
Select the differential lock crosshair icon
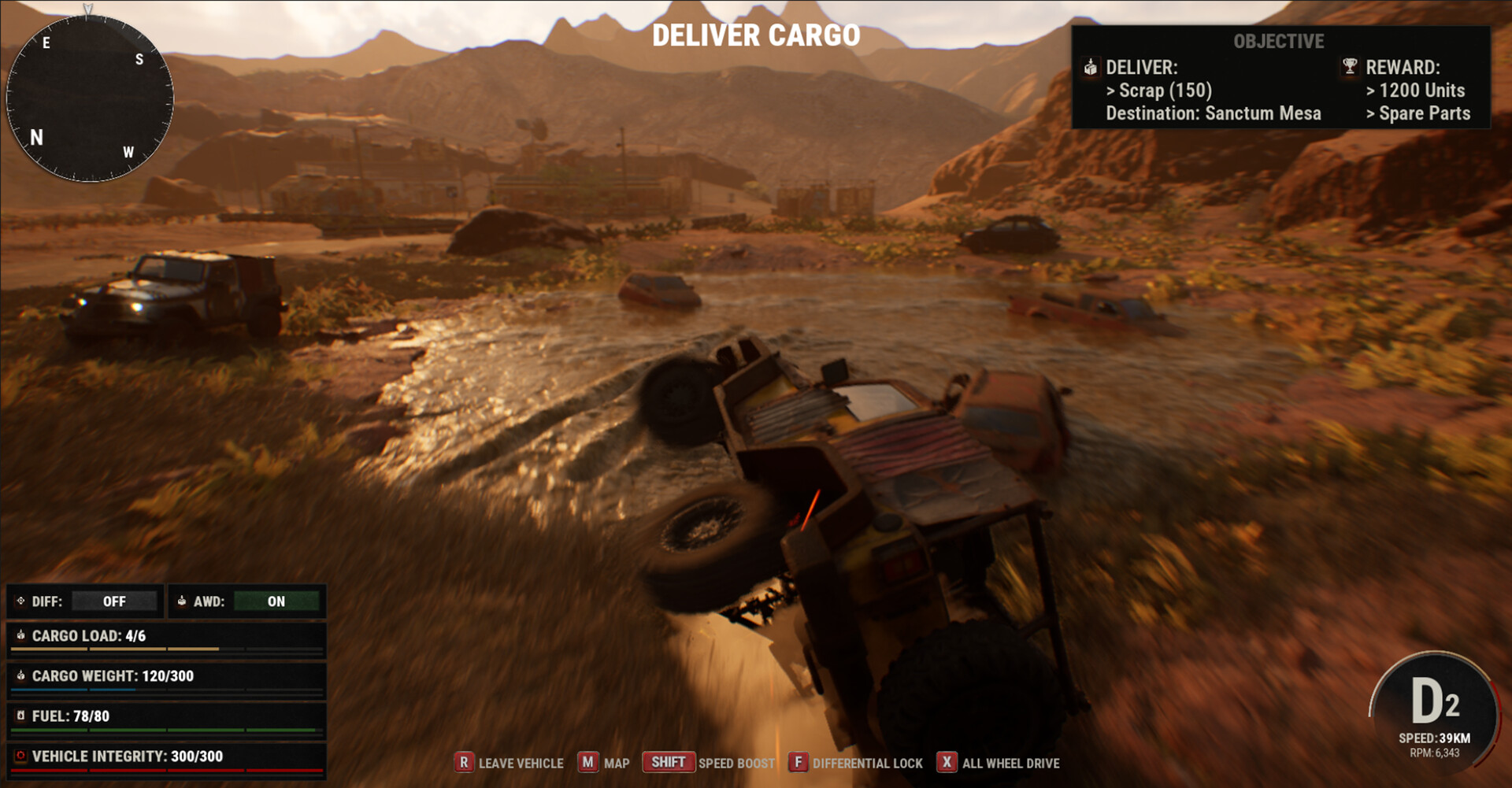pos(20,601)
